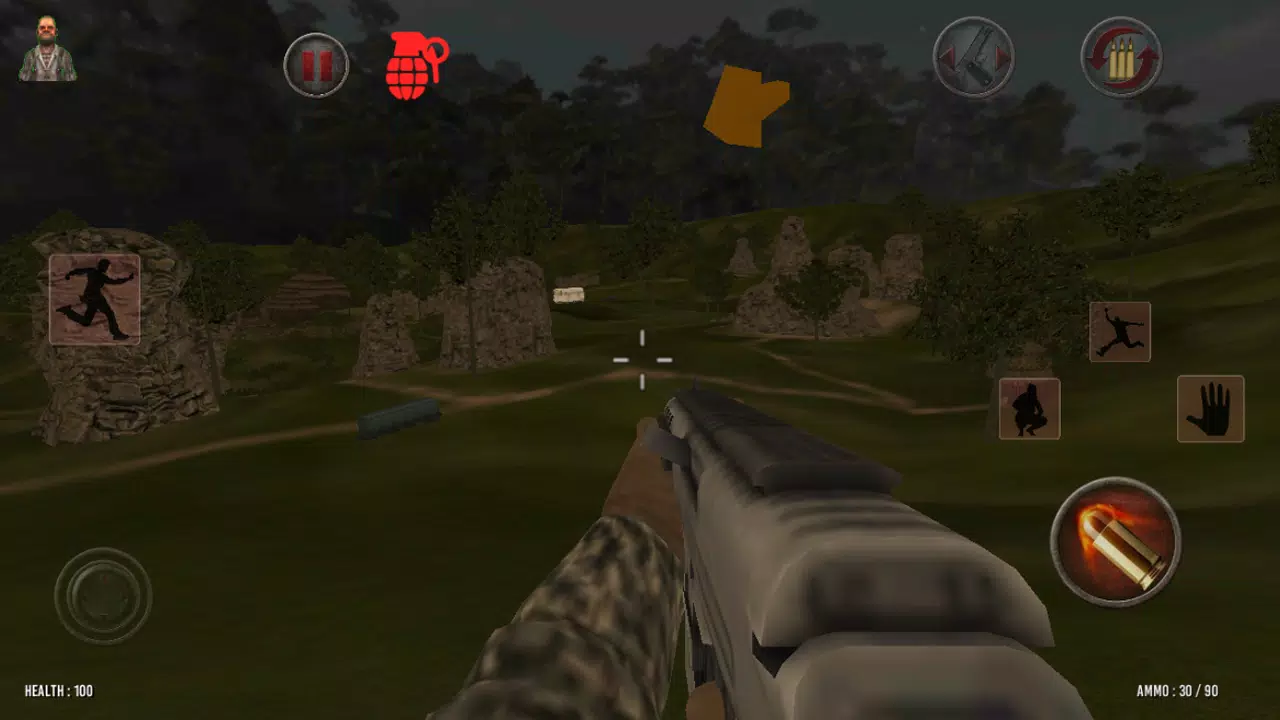The image size is (1280, 720).
Task: Crouch using the kneeling figure icon
Action: coord(1029,408)
